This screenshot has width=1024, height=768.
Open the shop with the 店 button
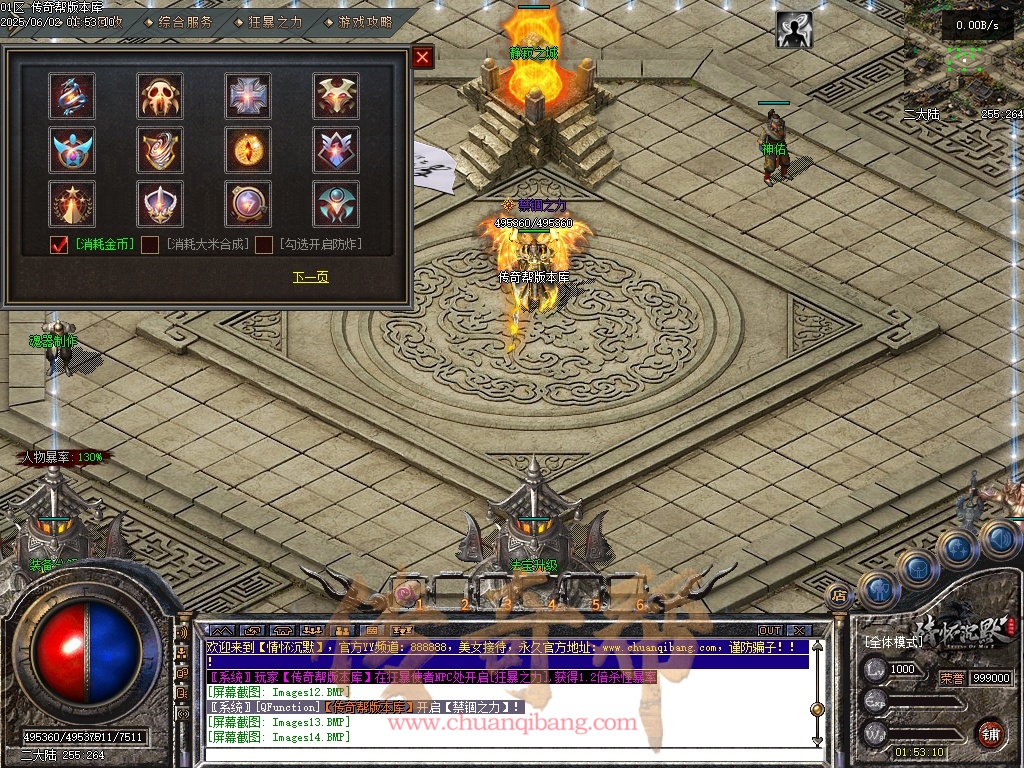(839, 596)
